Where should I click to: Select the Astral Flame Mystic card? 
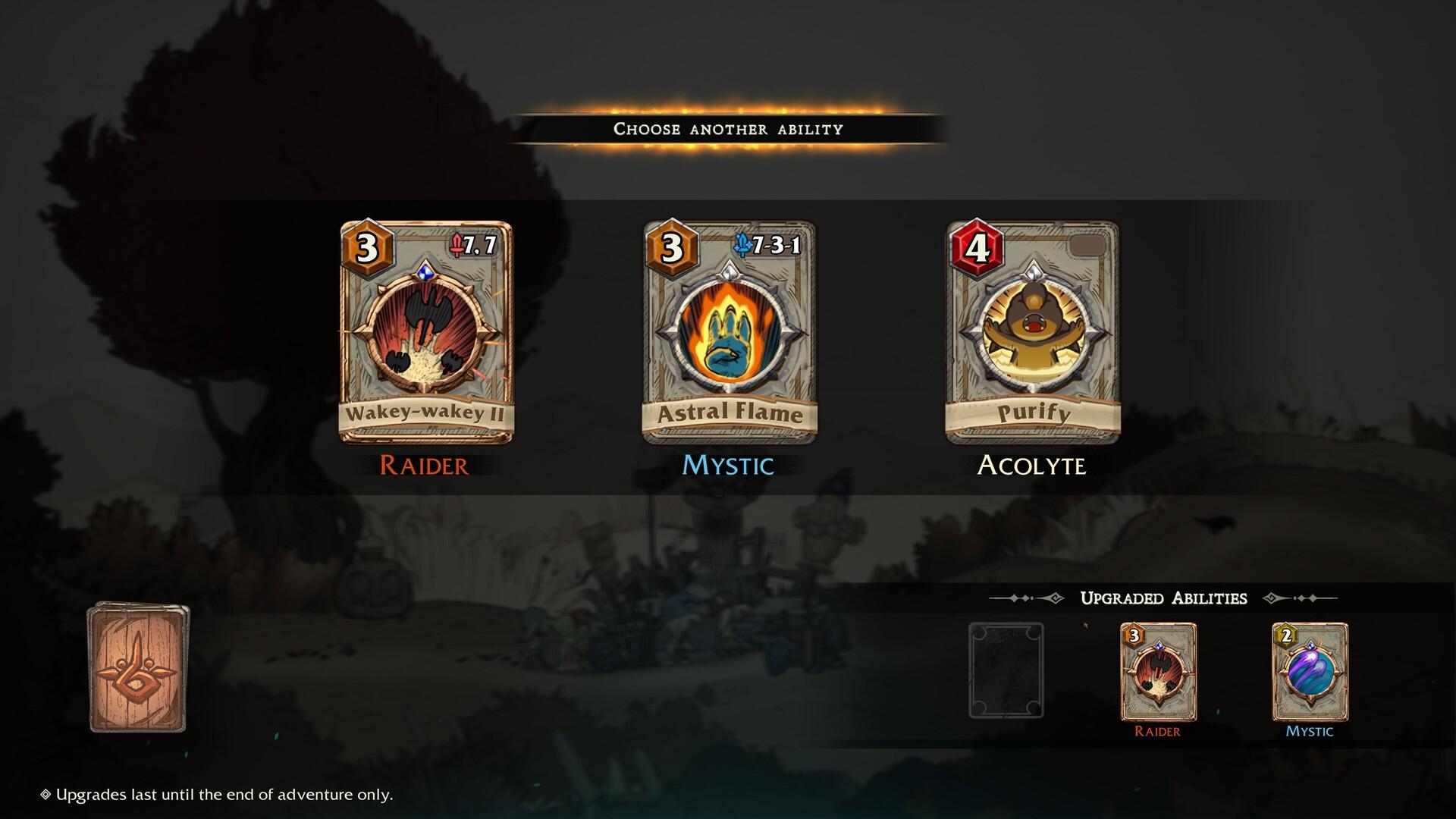click(730, 333)
